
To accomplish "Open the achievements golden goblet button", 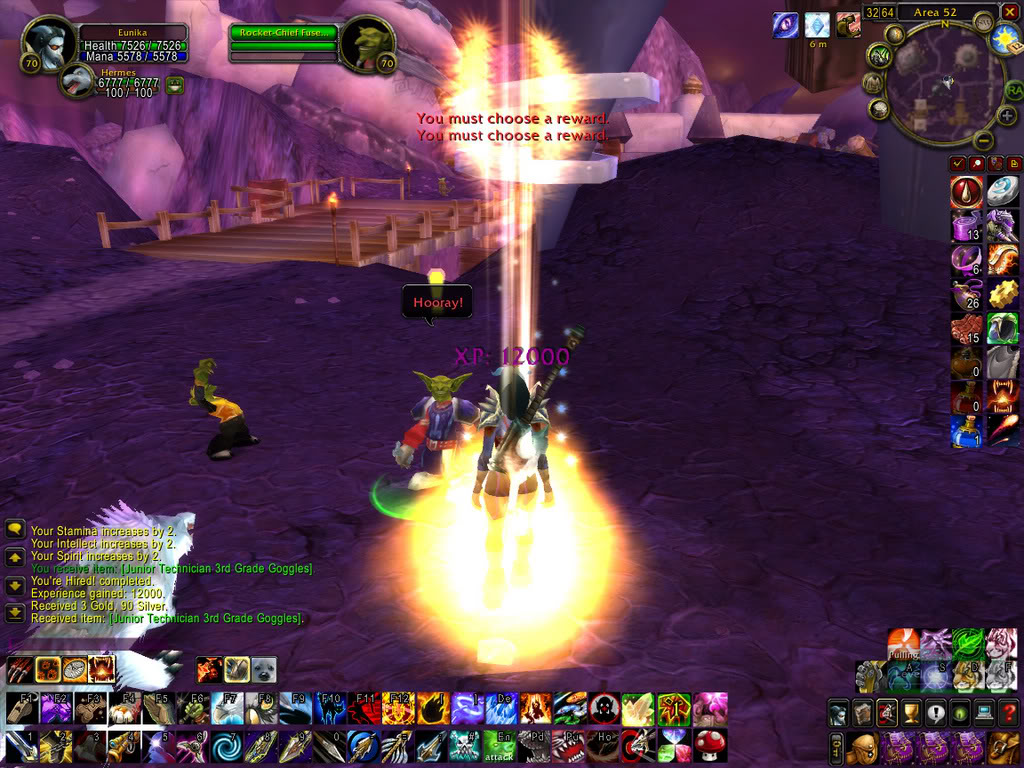I will (x=911, y=713).
